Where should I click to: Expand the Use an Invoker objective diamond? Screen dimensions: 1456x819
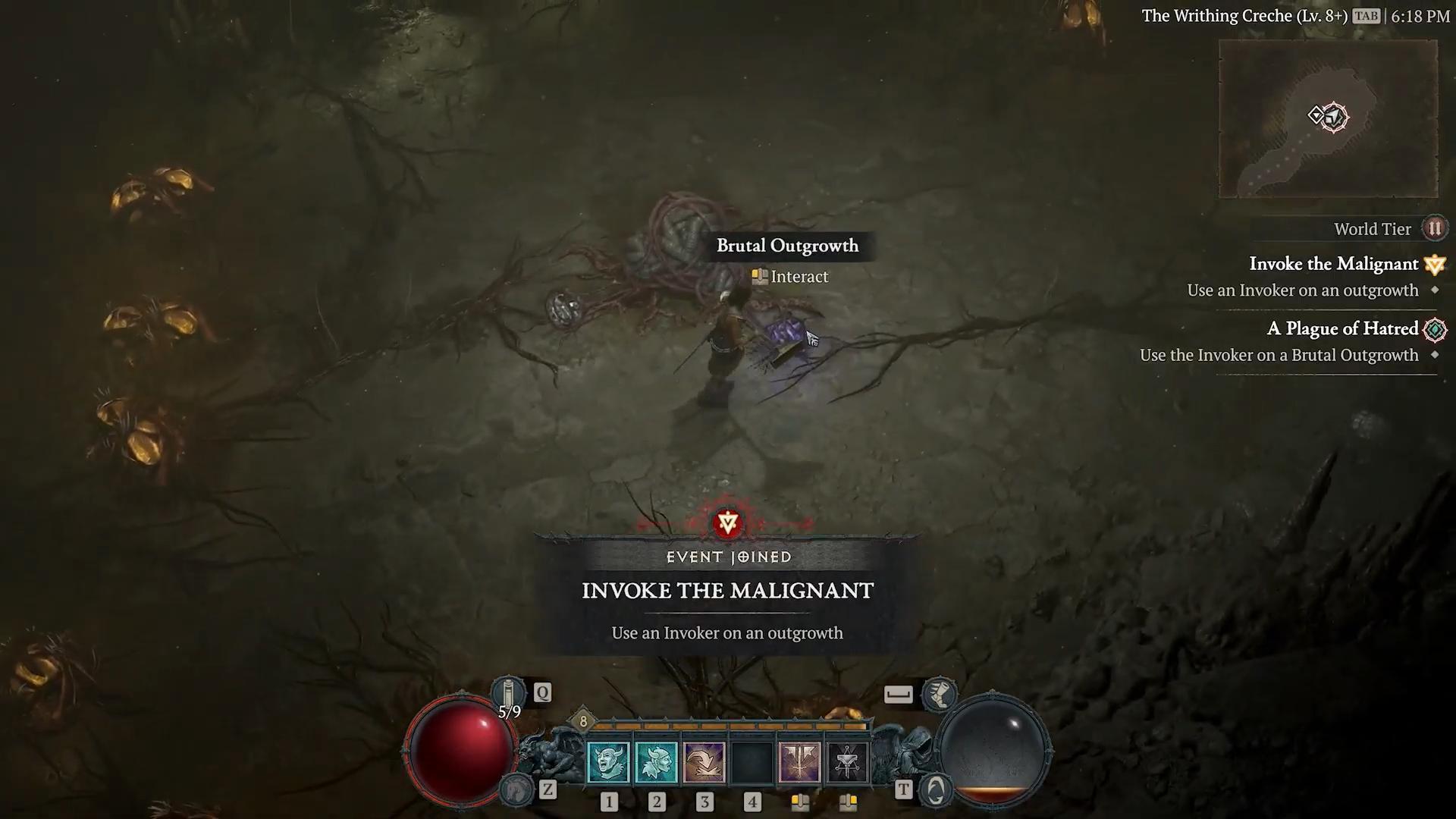(x=1436, y=290)
